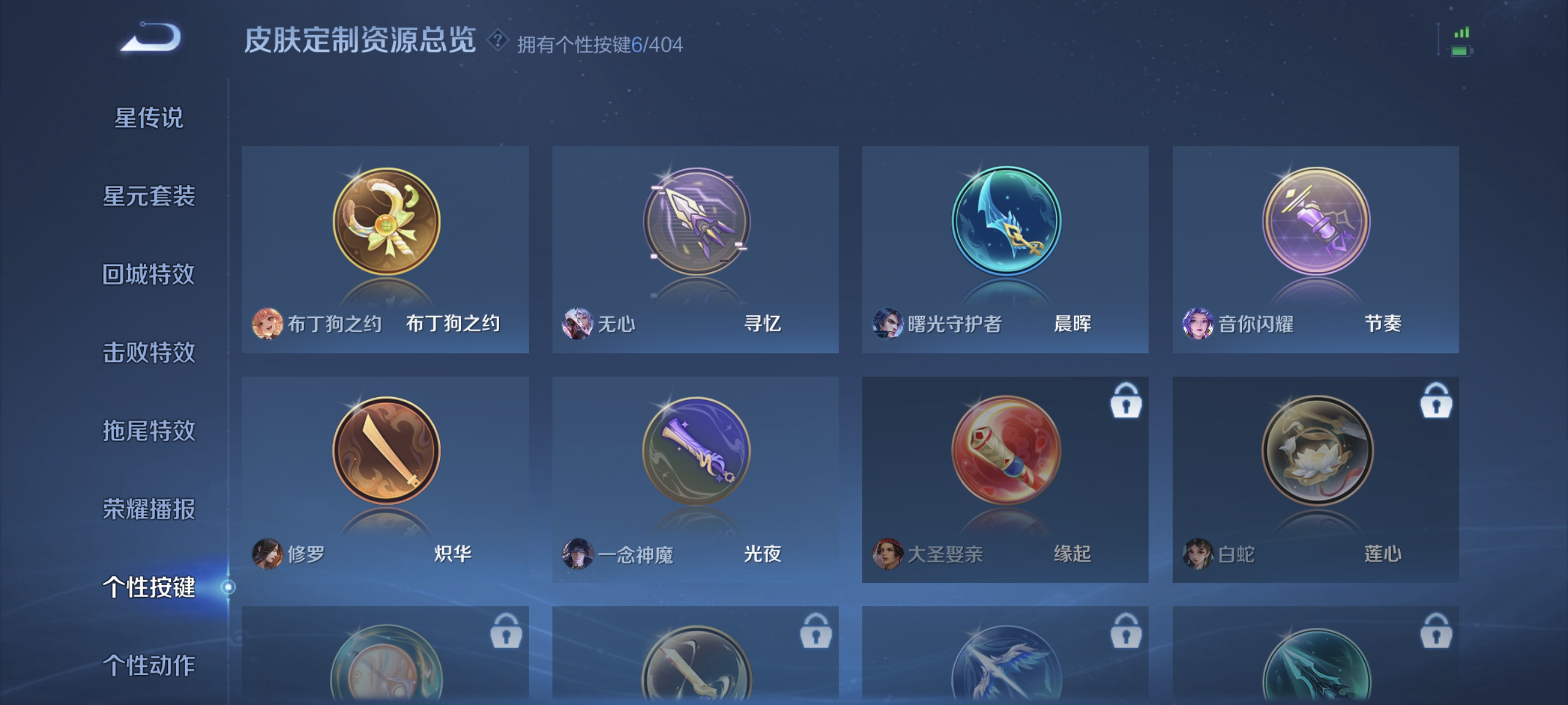Open 个性动作 from the sidebar menu
The image size is (1568, 705).
[x=148, y=666]
